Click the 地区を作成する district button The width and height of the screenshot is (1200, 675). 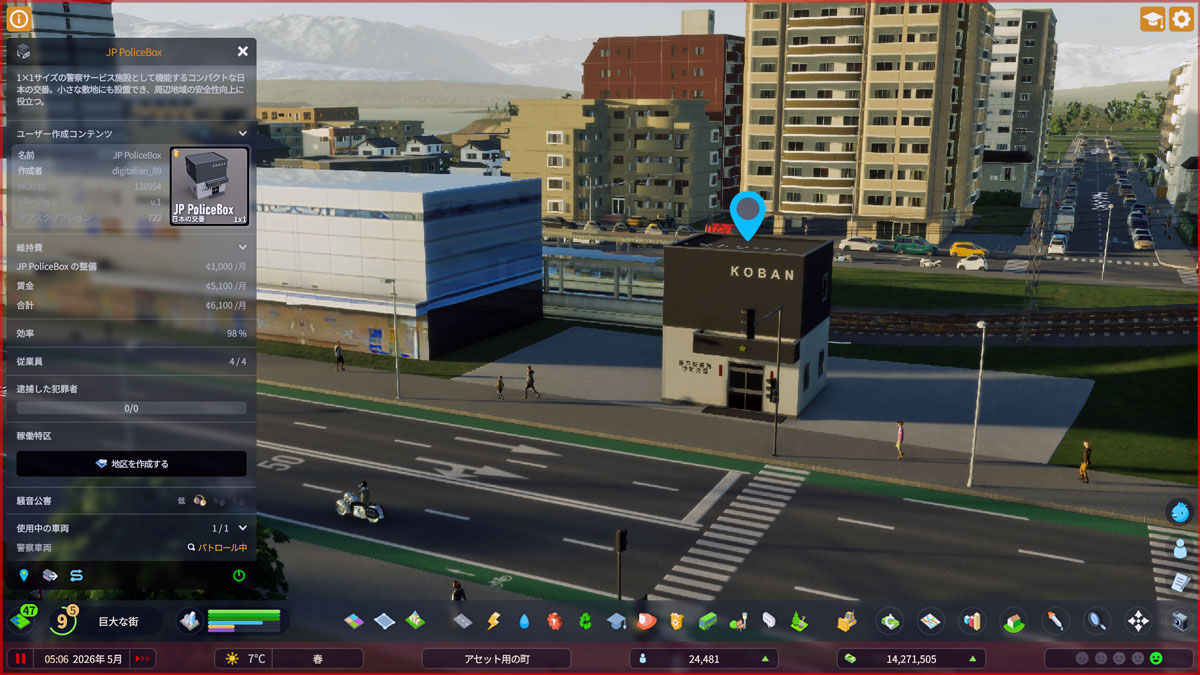131,464
